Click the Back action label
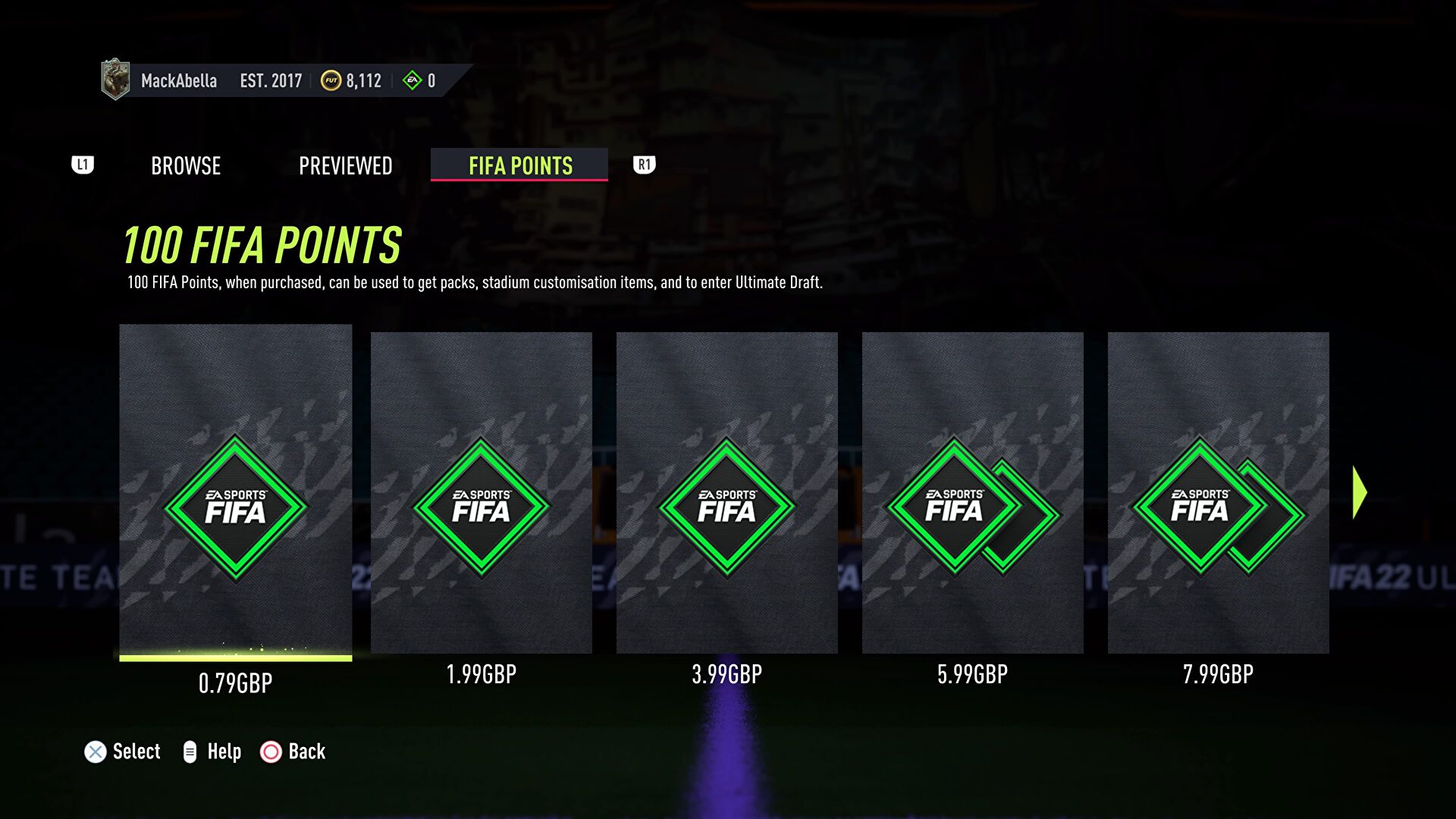Screen dimensions: 1456x819 306,752
